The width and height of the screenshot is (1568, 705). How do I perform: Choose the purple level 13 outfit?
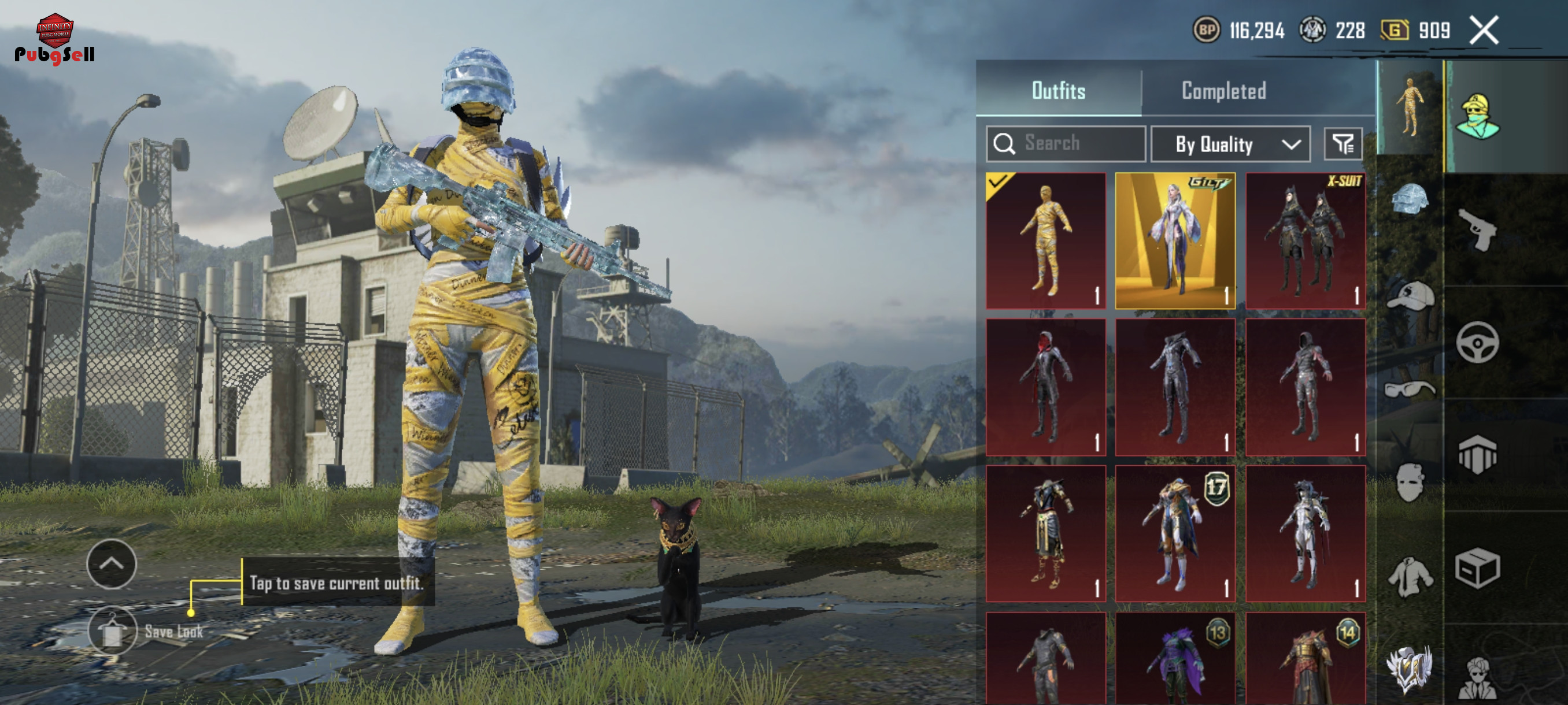click(x=1175, y=660)
